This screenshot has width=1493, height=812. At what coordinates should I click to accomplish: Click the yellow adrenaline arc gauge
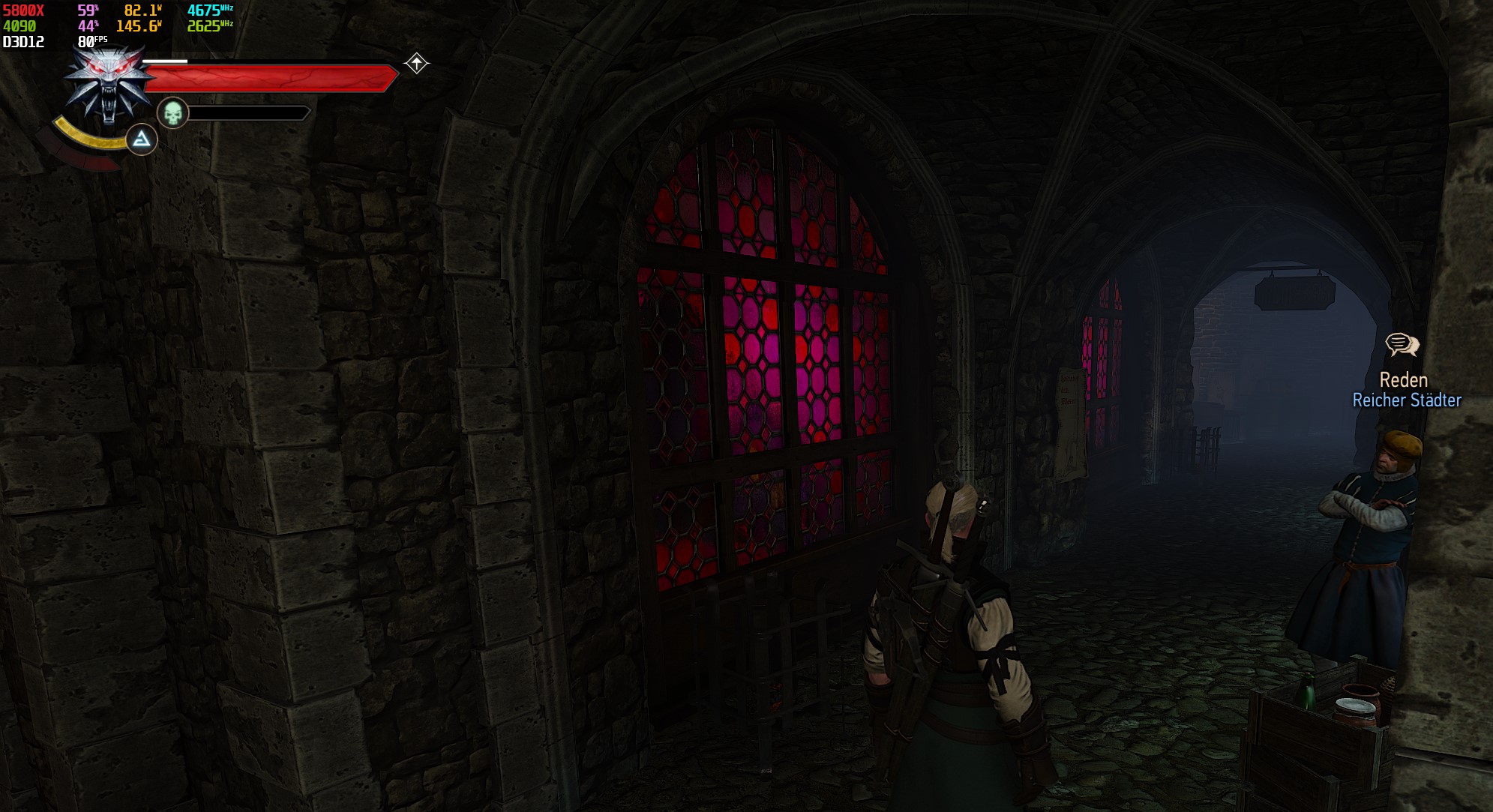[x=86, y=138]
